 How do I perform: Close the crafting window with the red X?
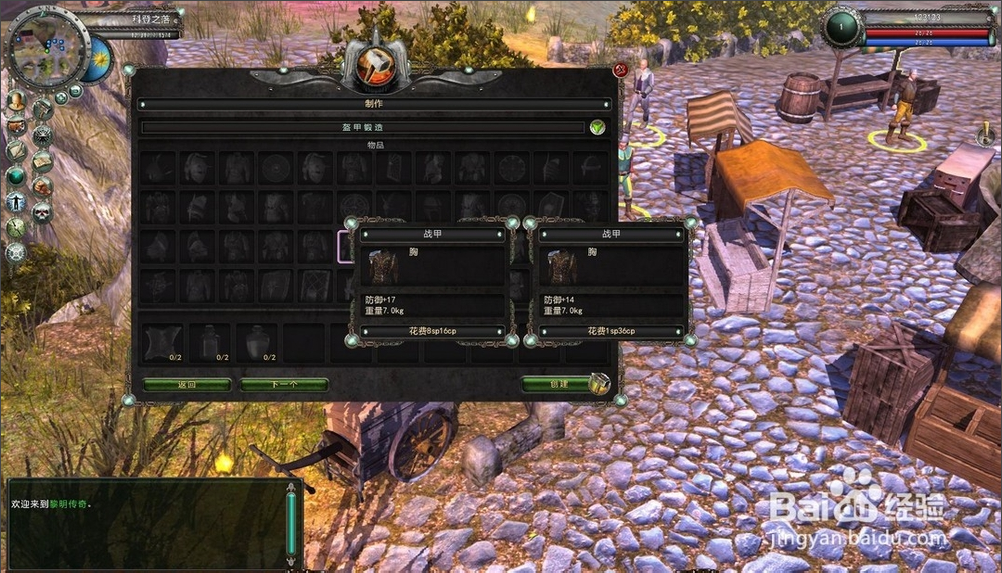tap(620, 70)
